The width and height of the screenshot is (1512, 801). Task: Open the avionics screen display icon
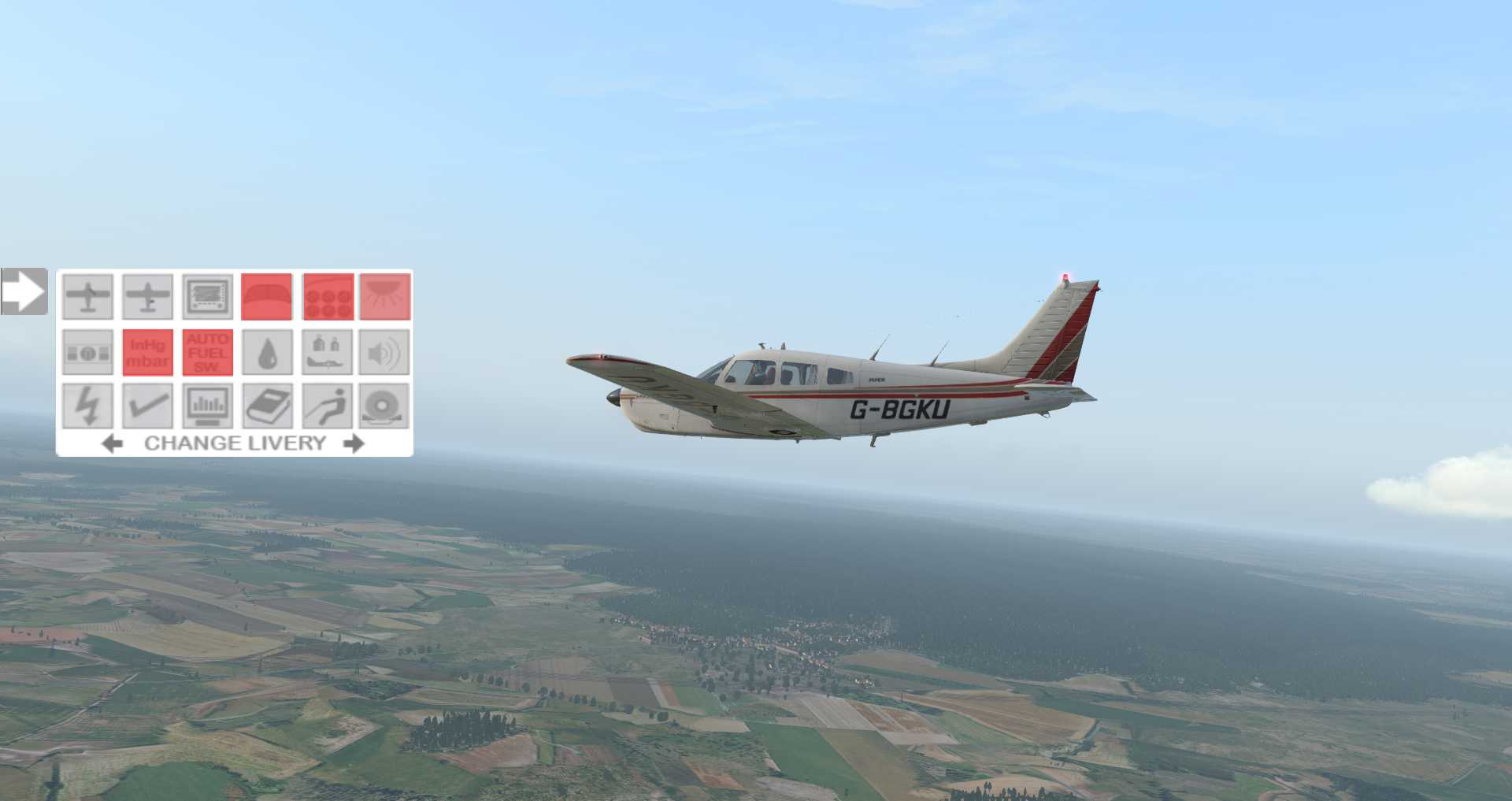[x=208, y=296]
